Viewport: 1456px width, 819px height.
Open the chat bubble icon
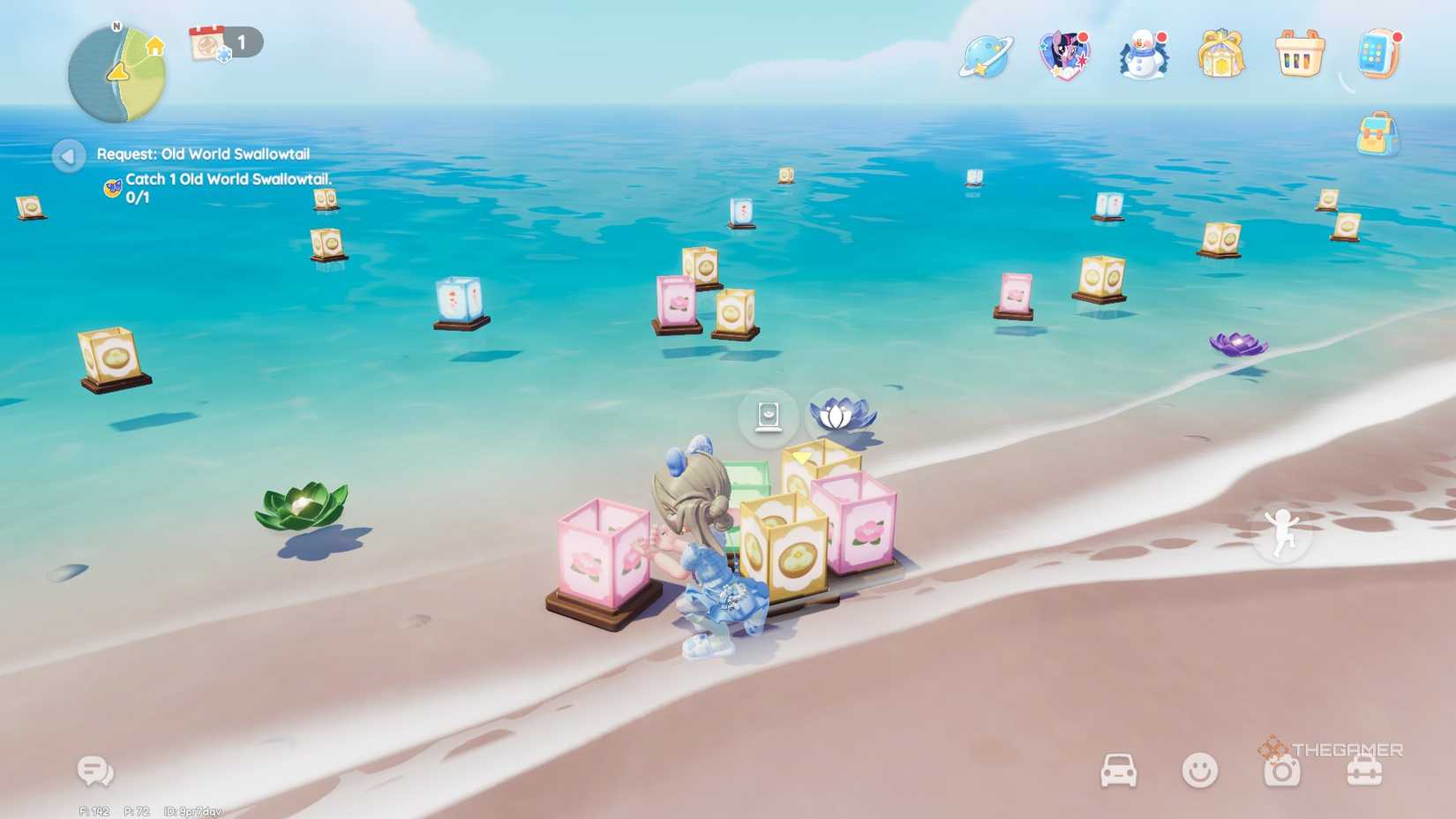coord(93,770)
